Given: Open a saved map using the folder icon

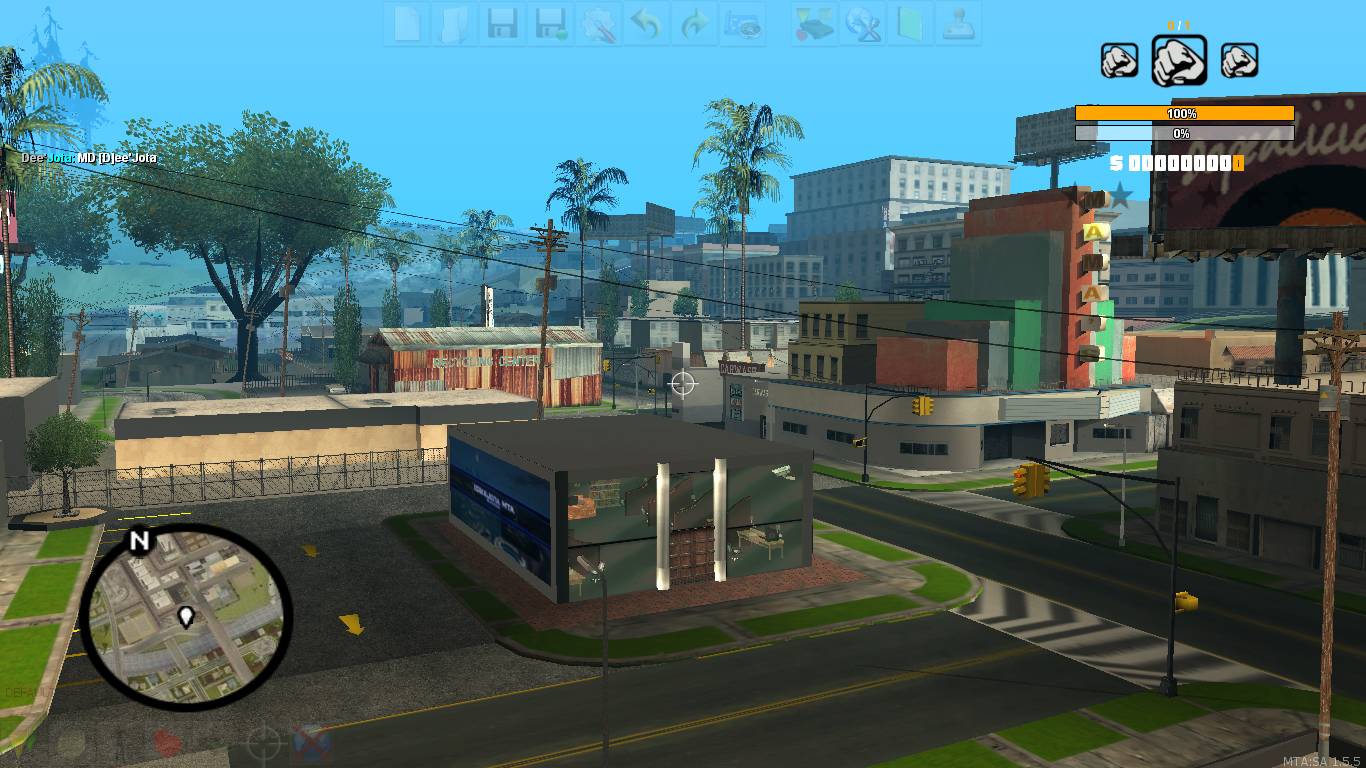Looking at the screenshot, I should (455, 25).
